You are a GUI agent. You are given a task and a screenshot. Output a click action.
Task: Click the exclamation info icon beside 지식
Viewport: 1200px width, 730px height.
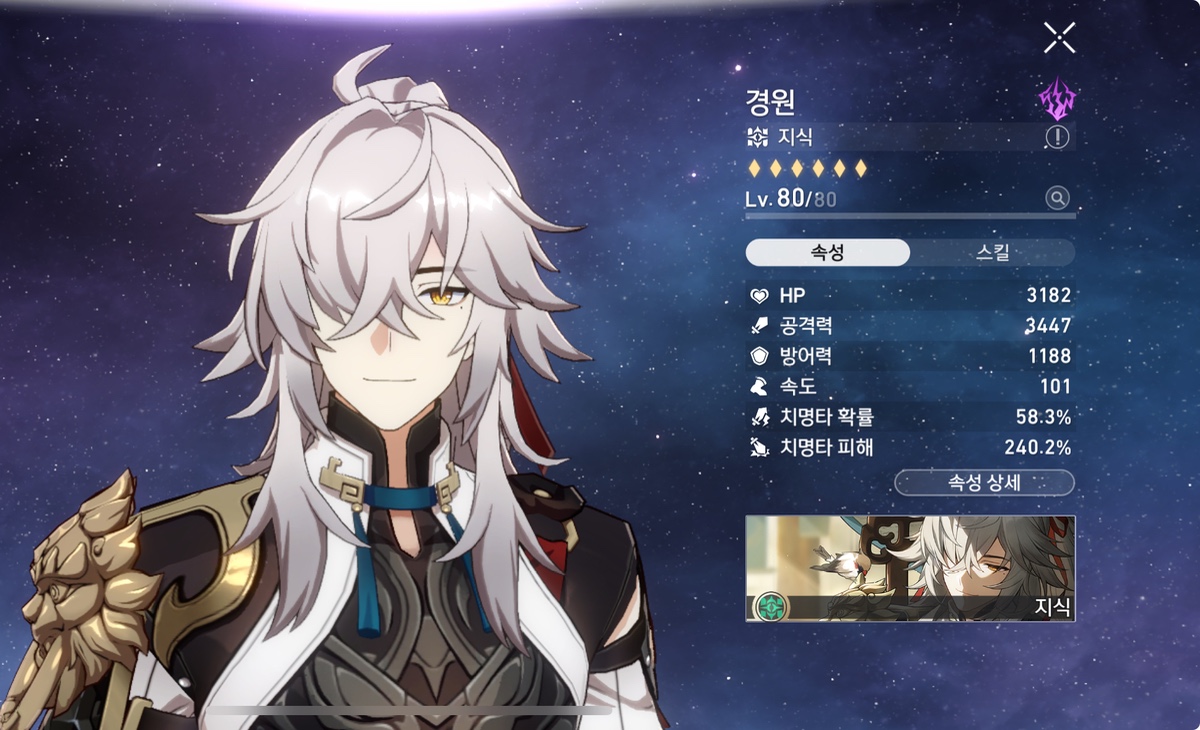coord(1057,137)
